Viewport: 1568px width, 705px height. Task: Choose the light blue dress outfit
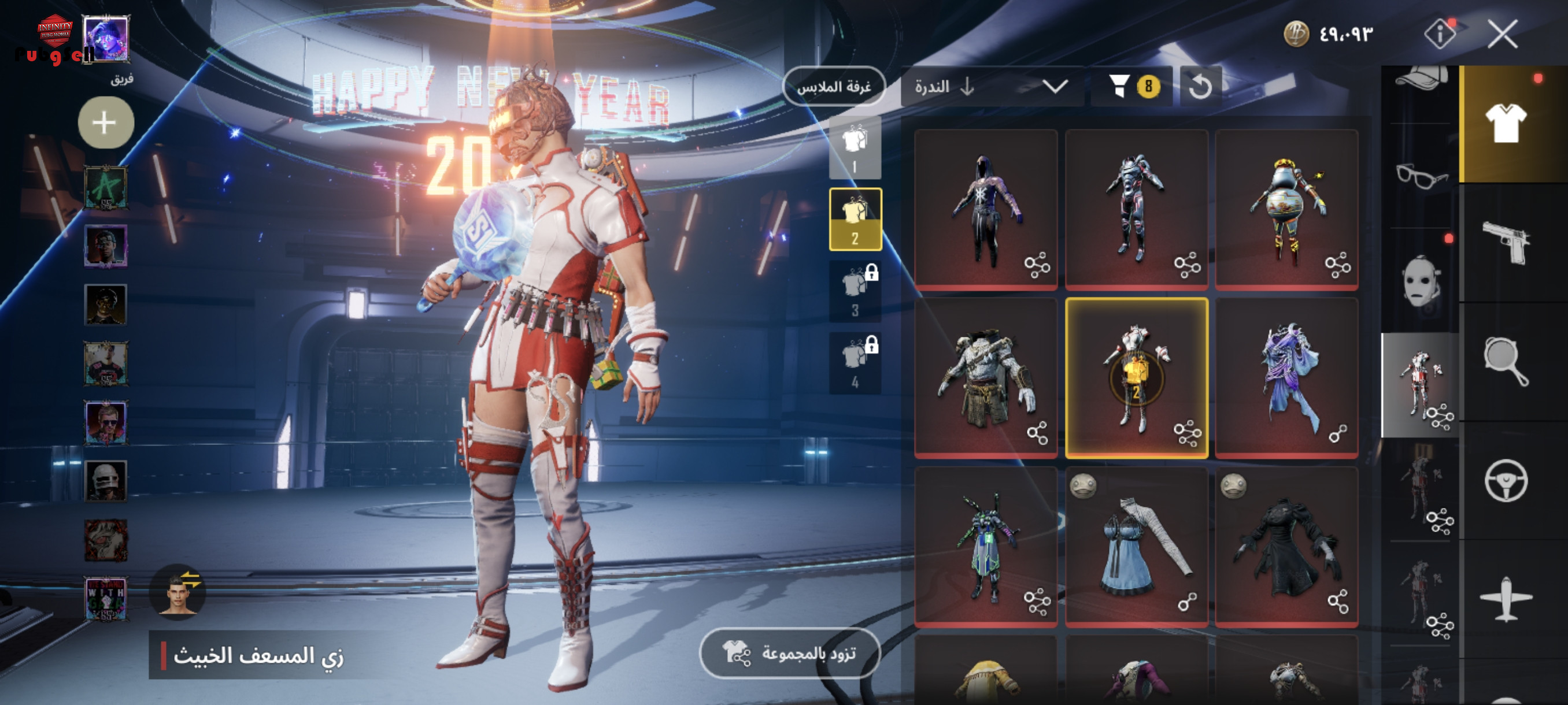pos(1136,546)
